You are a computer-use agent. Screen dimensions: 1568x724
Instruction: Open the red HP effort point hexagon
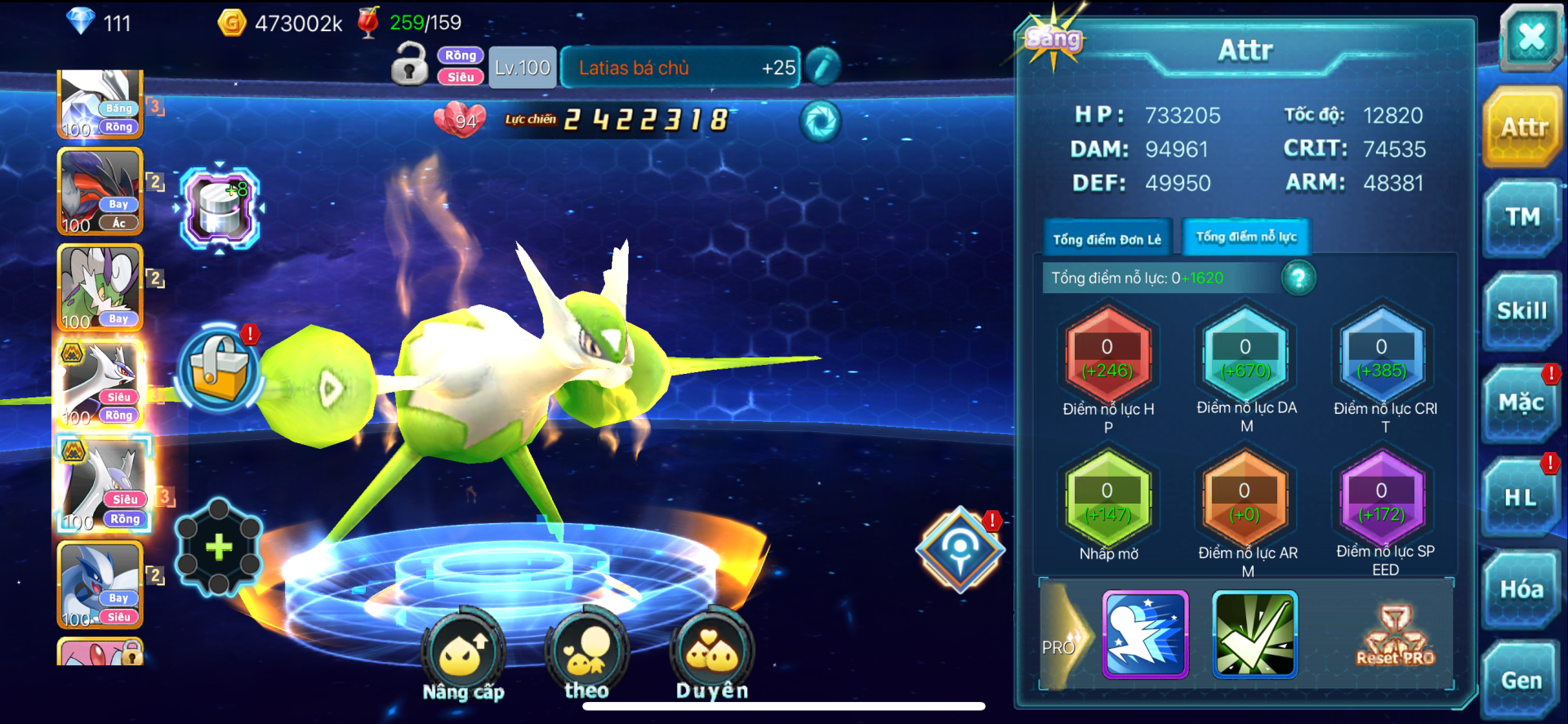[1107, 358]
